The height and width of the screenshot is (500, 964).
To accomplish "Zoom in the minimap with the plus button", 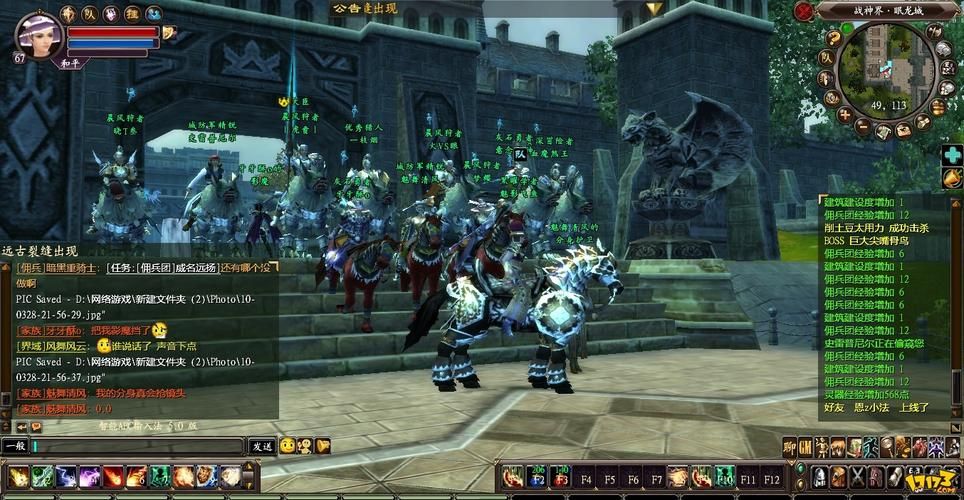I will [x=844, y=114].
